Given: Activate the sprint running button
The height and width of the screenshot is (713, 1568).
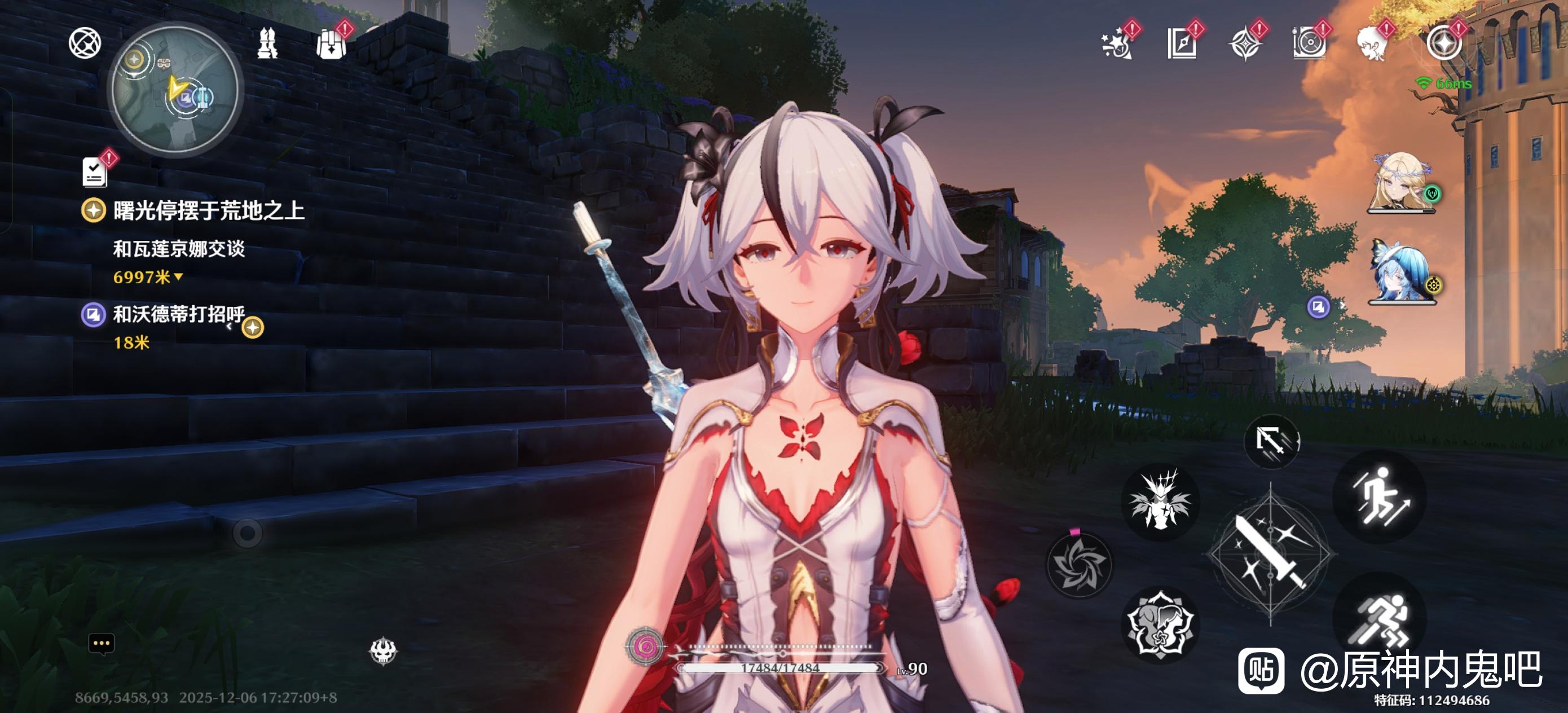Looking at the screenshot, I should pyautogui.click(x=1379, y=619).
